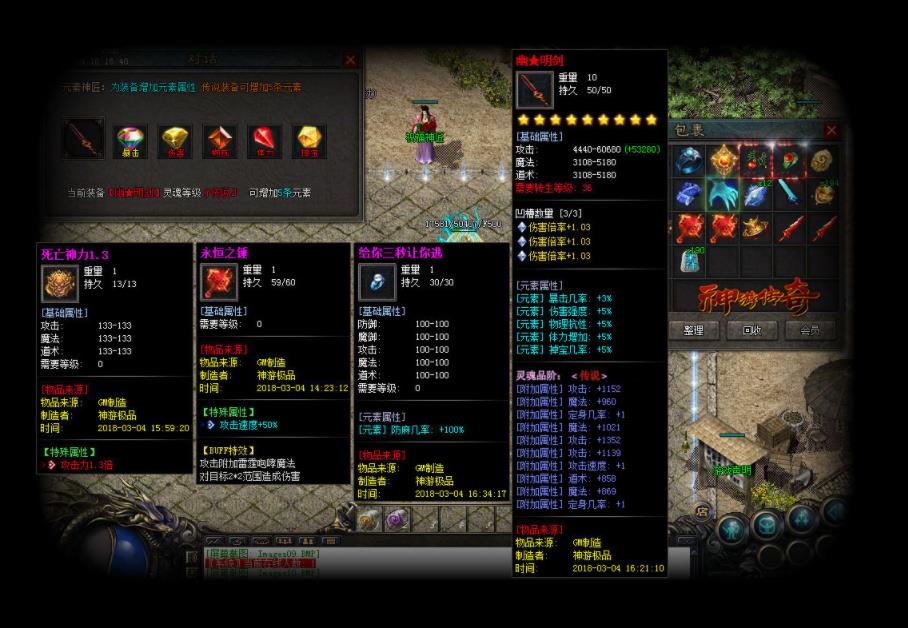Screen dimensions: 908x628
Task: Choose the yellow 伤害 gem
Action: pyautogui.click(x=176, y=141)
